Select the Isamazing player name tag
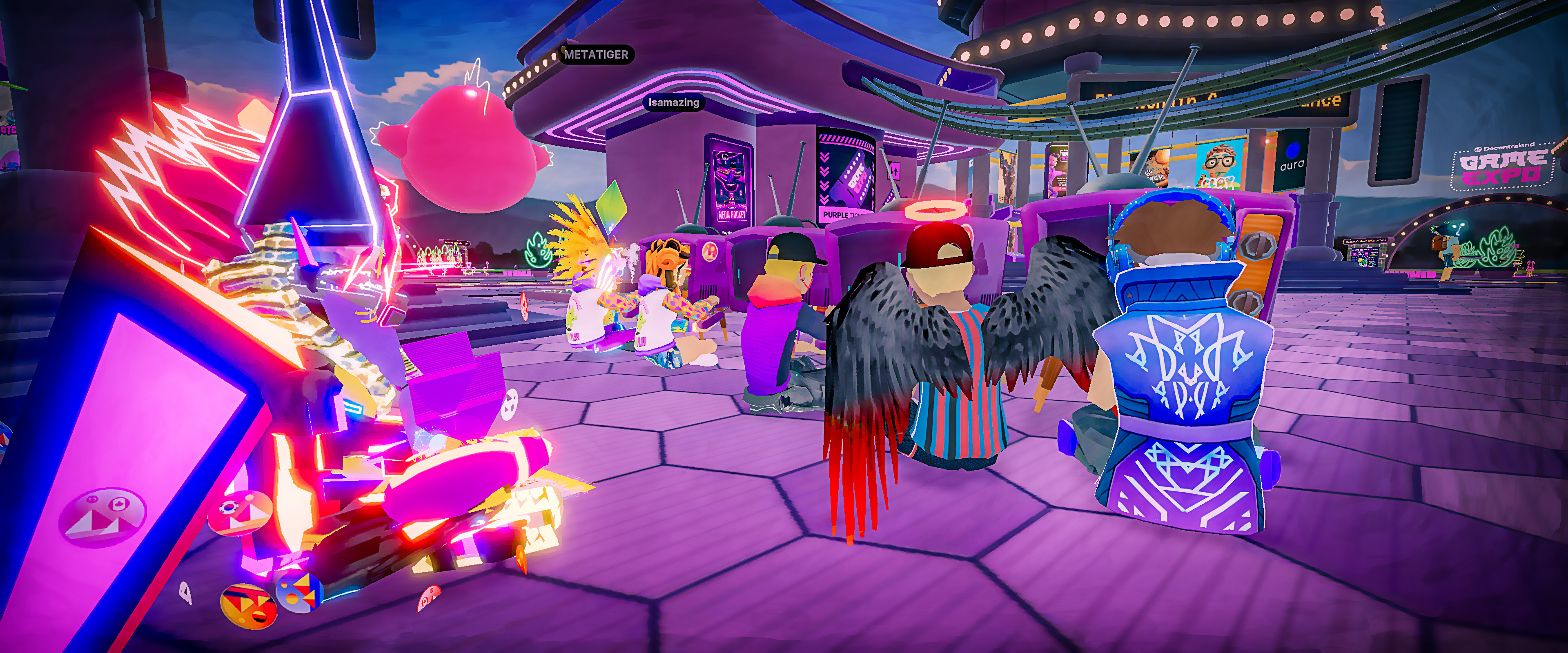The image size is (1568, 653). (673, 102)
